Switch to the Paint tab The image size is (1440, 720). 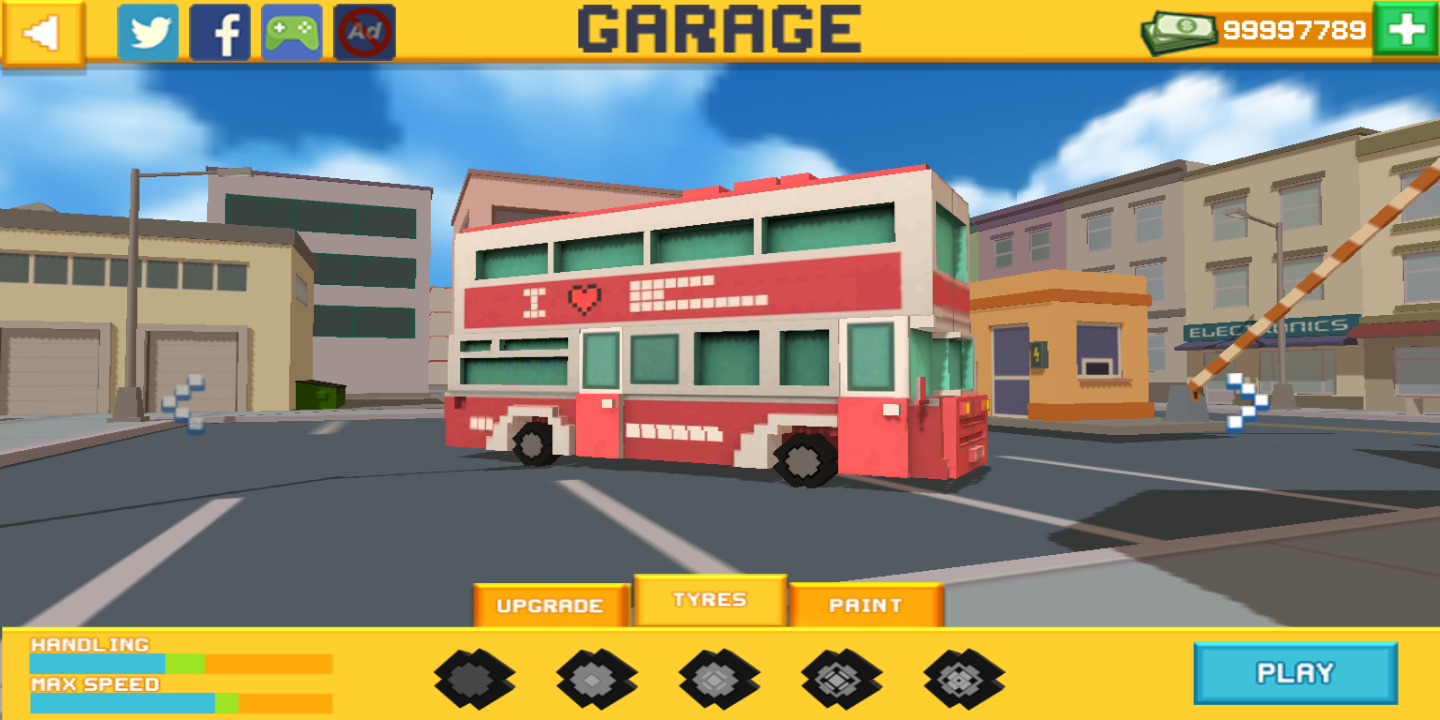pos(866,605)
